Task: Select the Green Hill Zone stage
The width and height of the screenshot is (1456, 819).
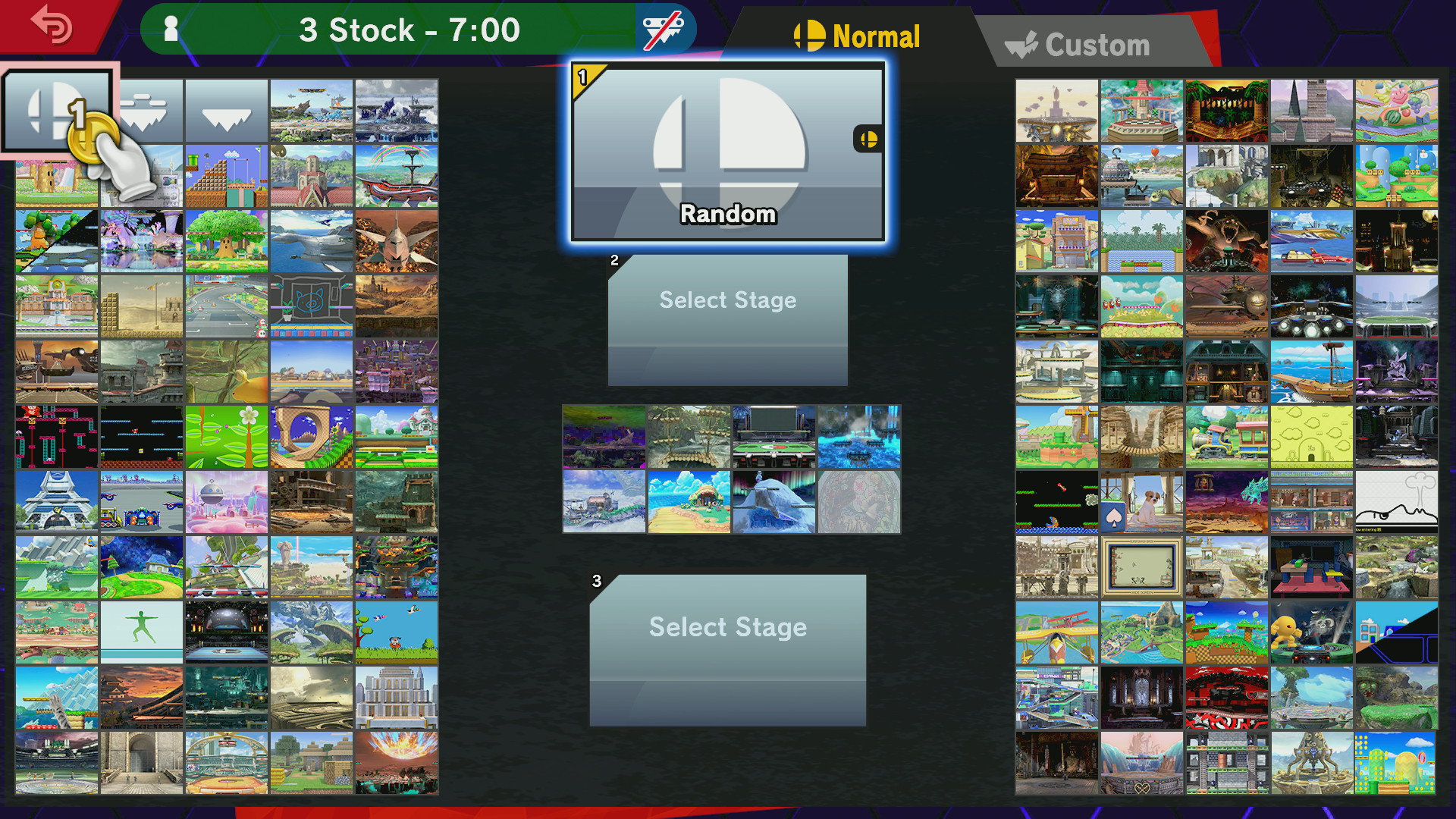Action: click(x=311, y=433)
